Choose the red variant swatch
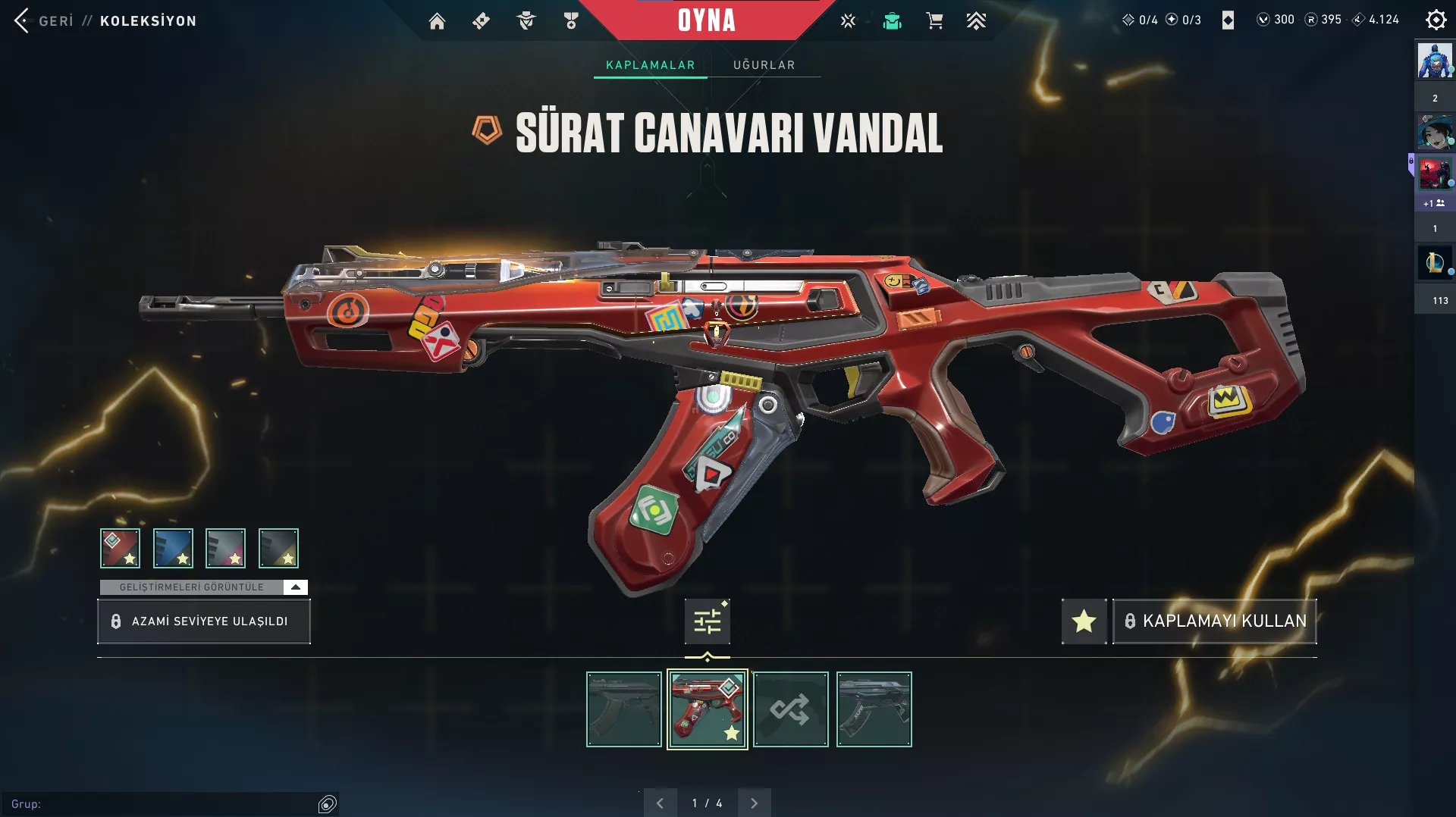The width and height of the screenshot is (1456, 817). [x=120, y=548]
